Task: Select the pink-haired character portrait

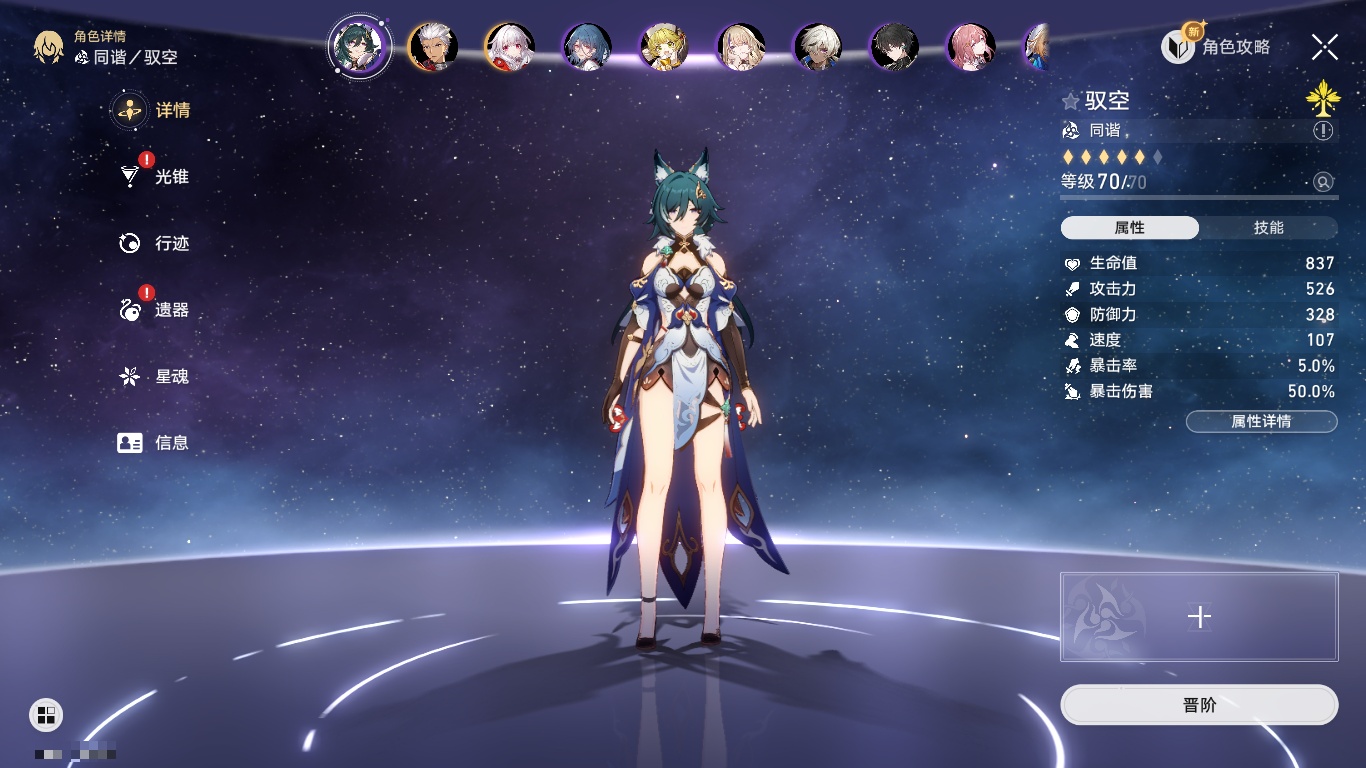Action: click(971, 47)
